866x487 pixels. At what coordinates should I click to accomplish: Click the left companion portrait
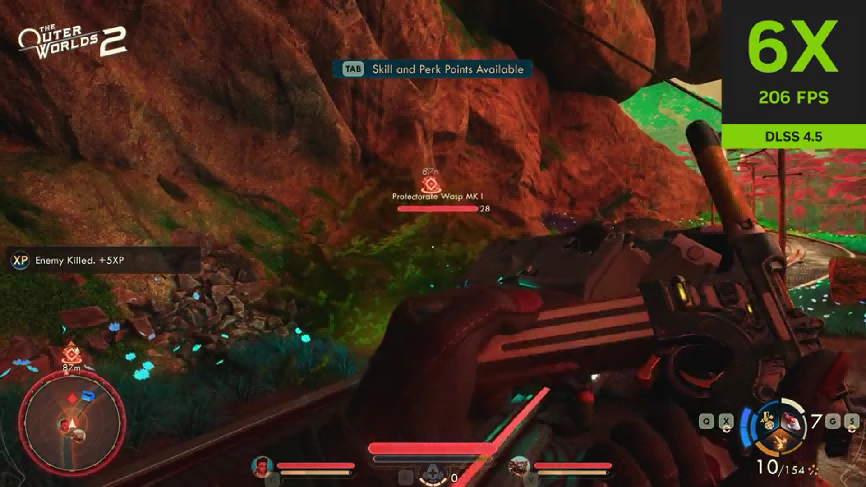pyautogui.click(x=261, y=465)
